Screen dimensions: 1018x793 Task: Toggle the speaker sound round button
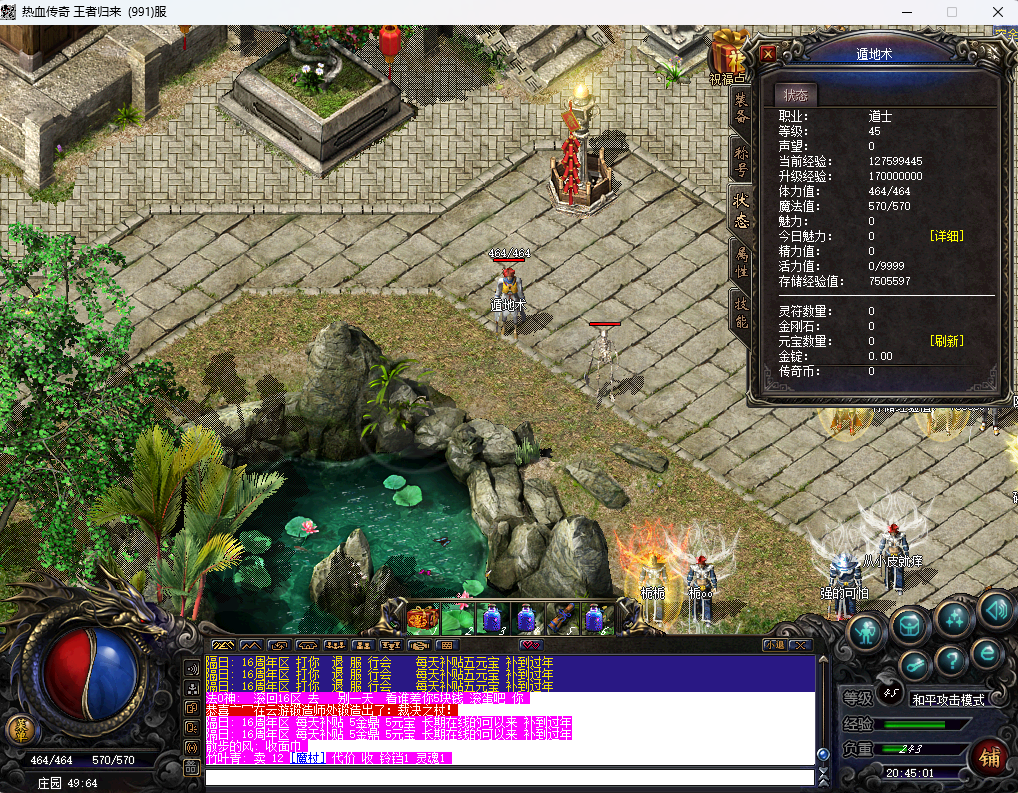click(996, 608)
